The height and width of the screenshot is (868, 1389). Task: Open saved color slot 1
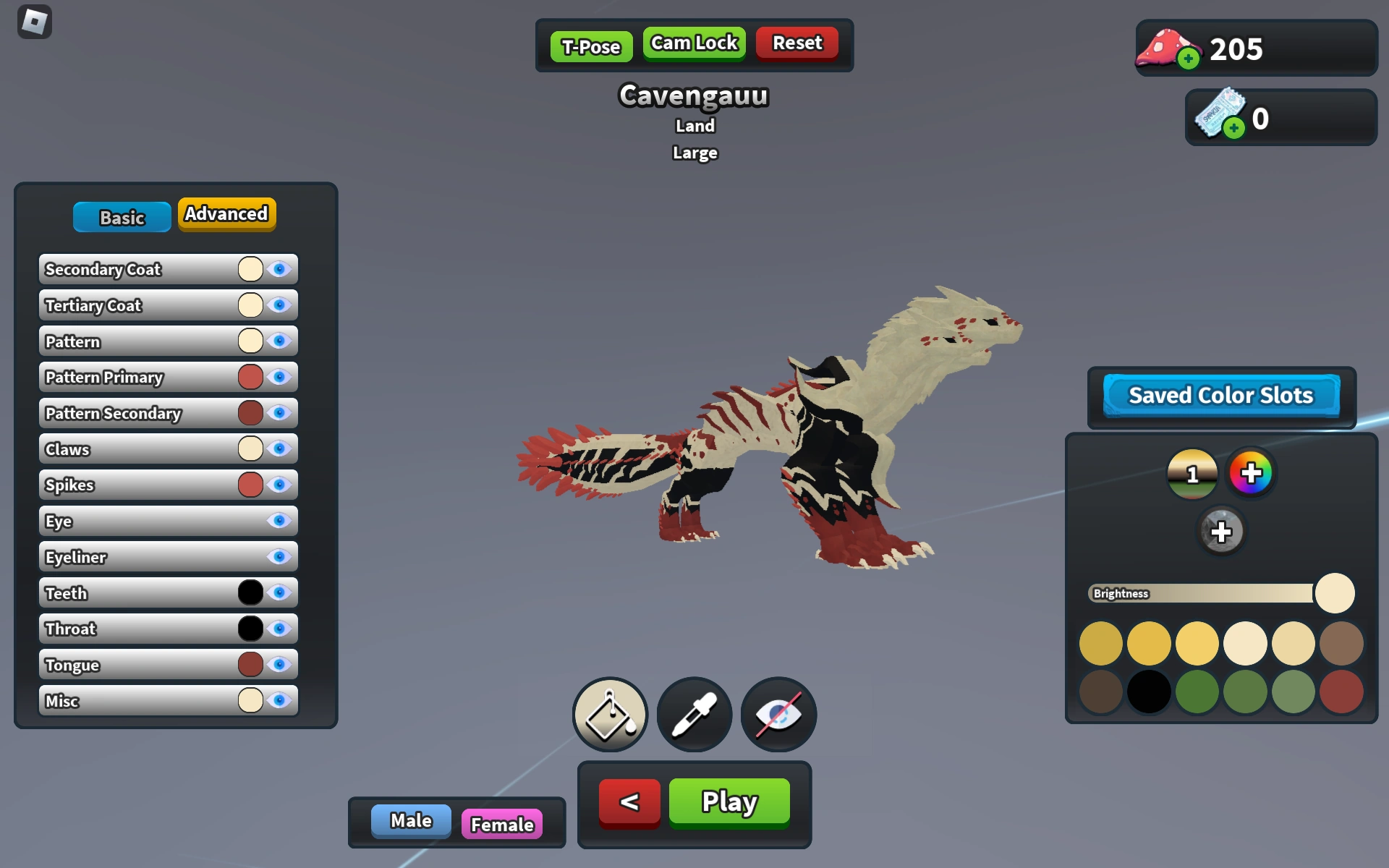click(1192, 475)
